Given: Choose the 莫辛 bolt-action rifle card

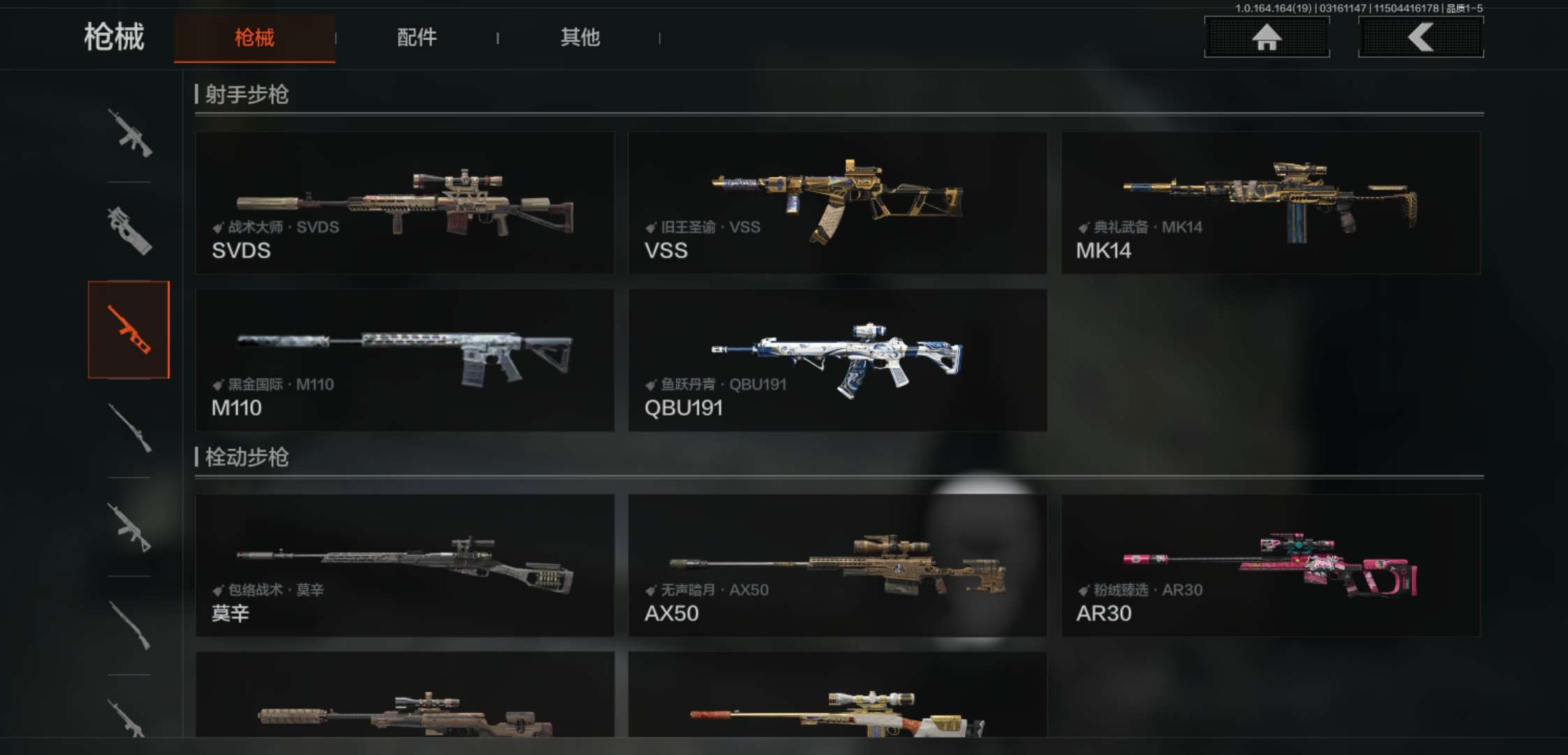Looking at the screenshot, I should (405, 566).
